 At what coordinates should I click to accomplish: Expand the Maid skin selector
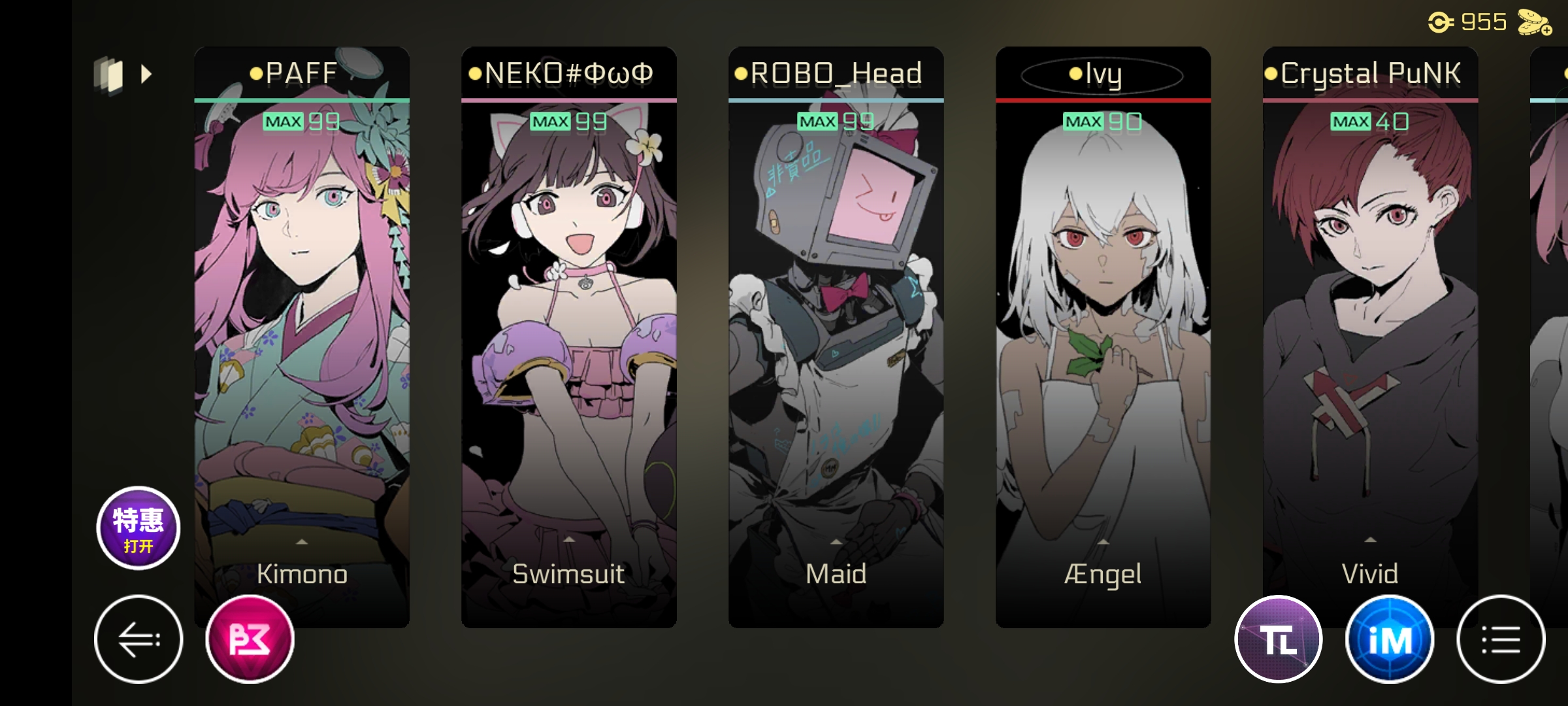point(836,567)
